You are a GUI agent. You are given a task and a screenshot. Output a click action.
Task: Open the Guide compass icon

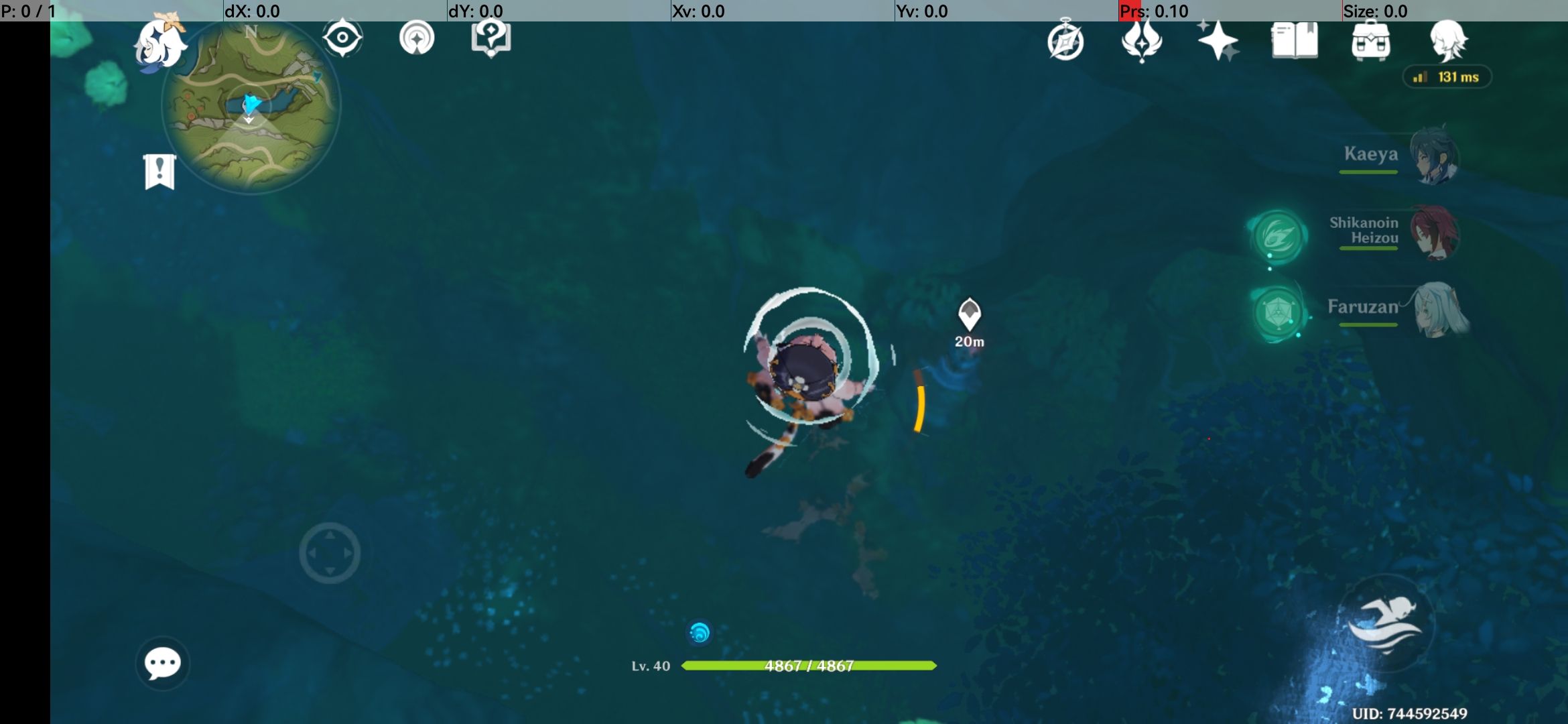pyautogui.click(x=1065, y=42)
